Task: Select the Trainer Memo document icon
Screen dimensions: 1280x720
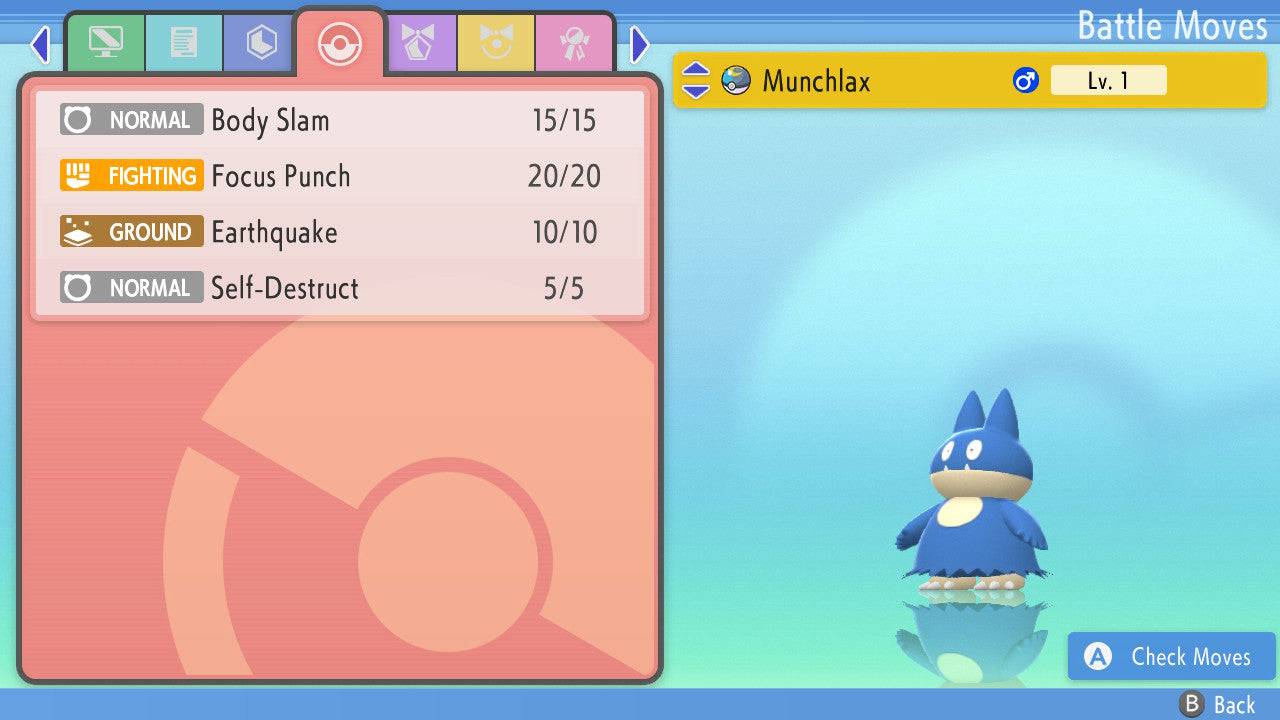Action: coord(183,42)
